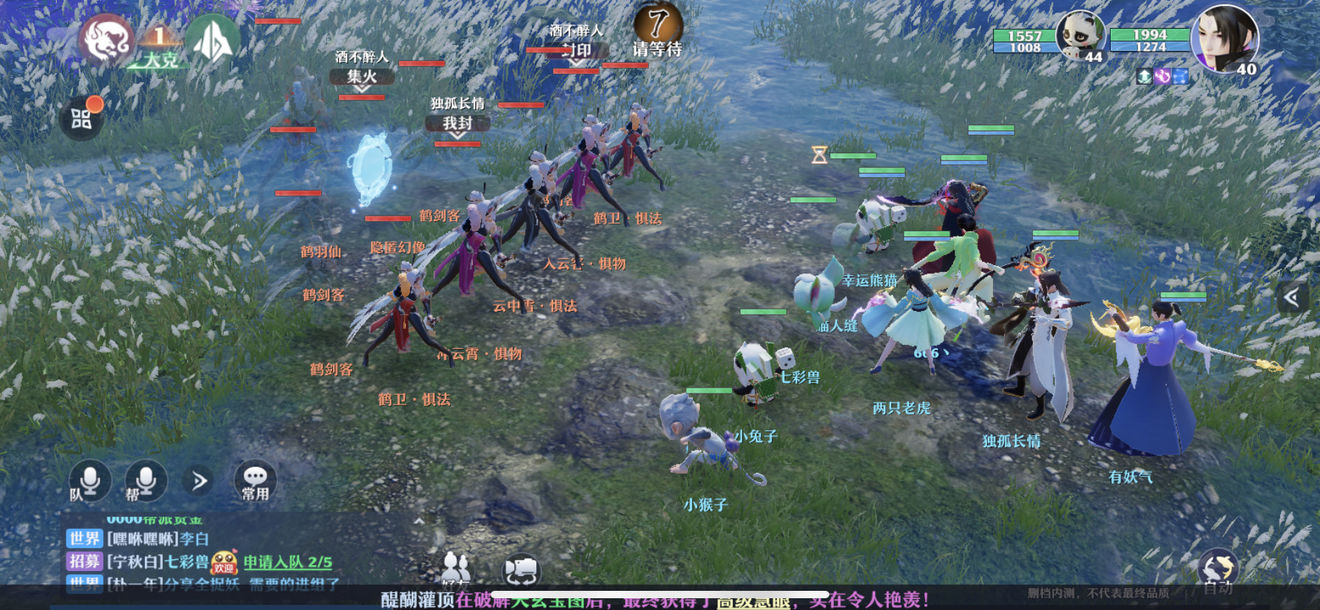Click the 我封 command marker
1320x610 pixels.
click(457, 123)
